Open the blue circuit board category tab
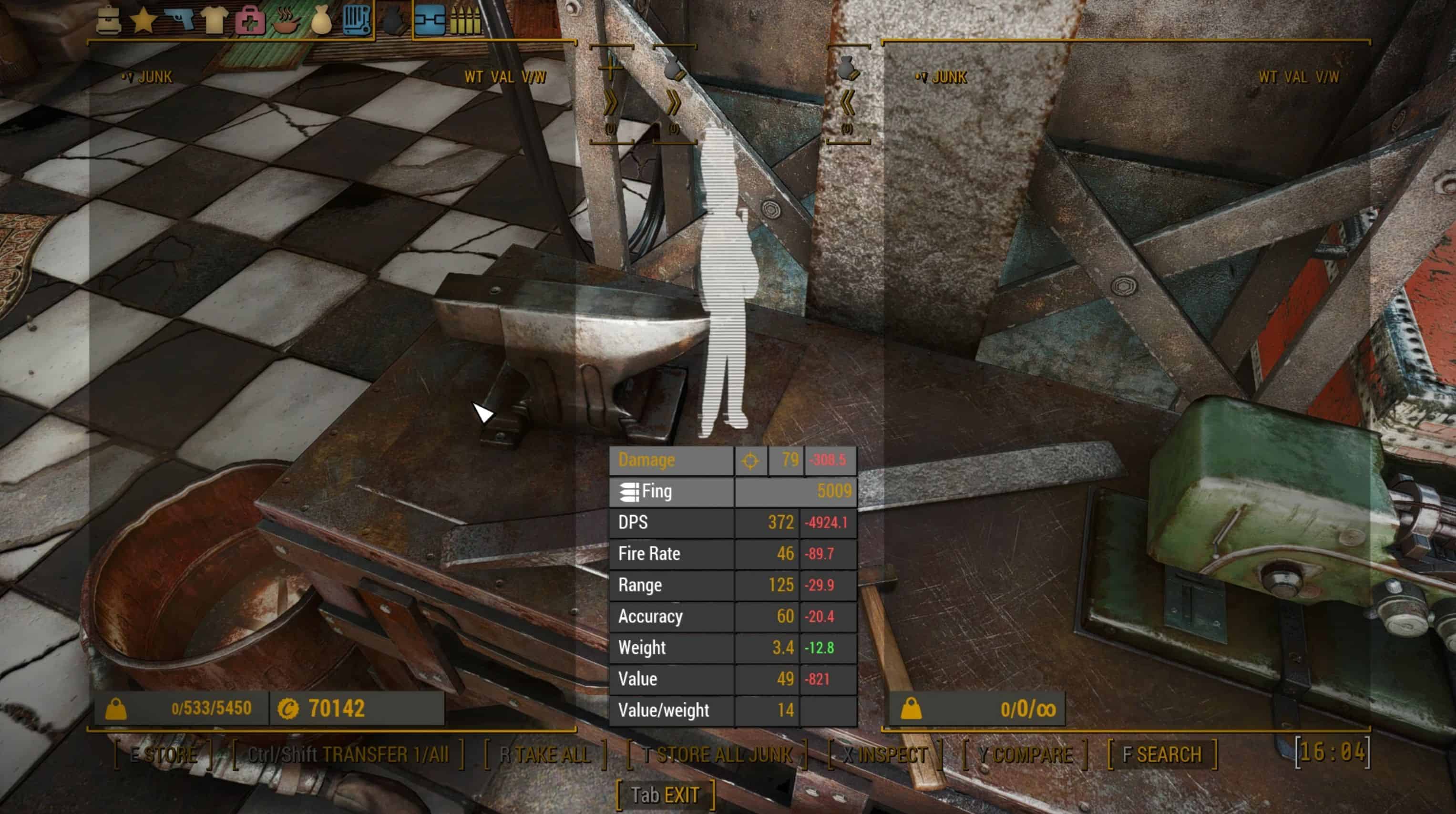 click(x=357, y=21)
